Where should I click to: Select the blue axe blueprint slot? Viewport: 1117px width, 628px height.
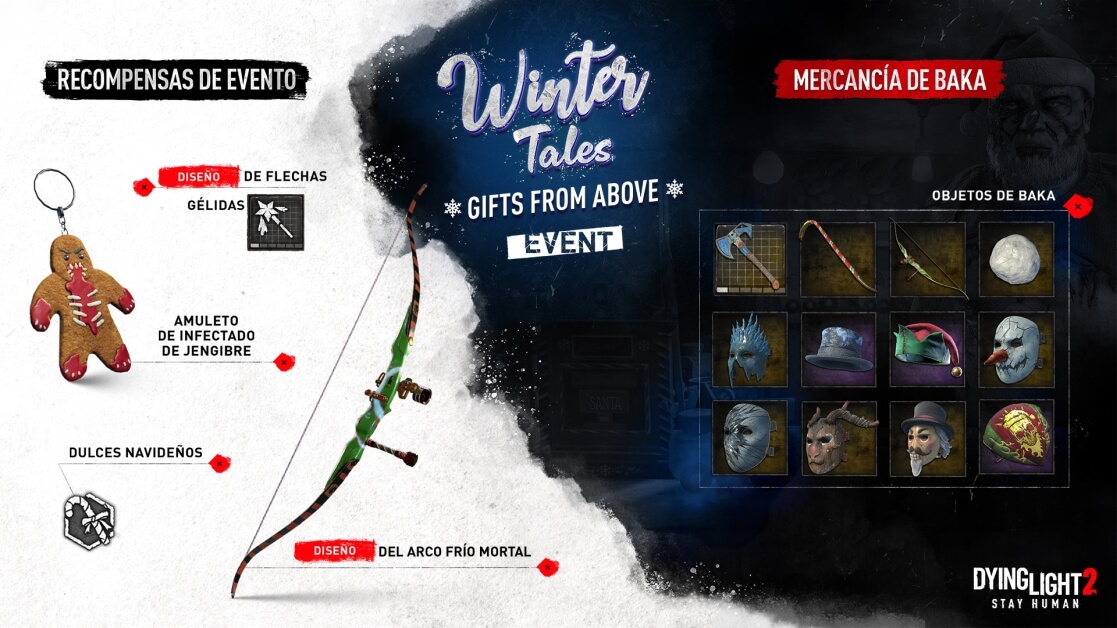(748, 258)
